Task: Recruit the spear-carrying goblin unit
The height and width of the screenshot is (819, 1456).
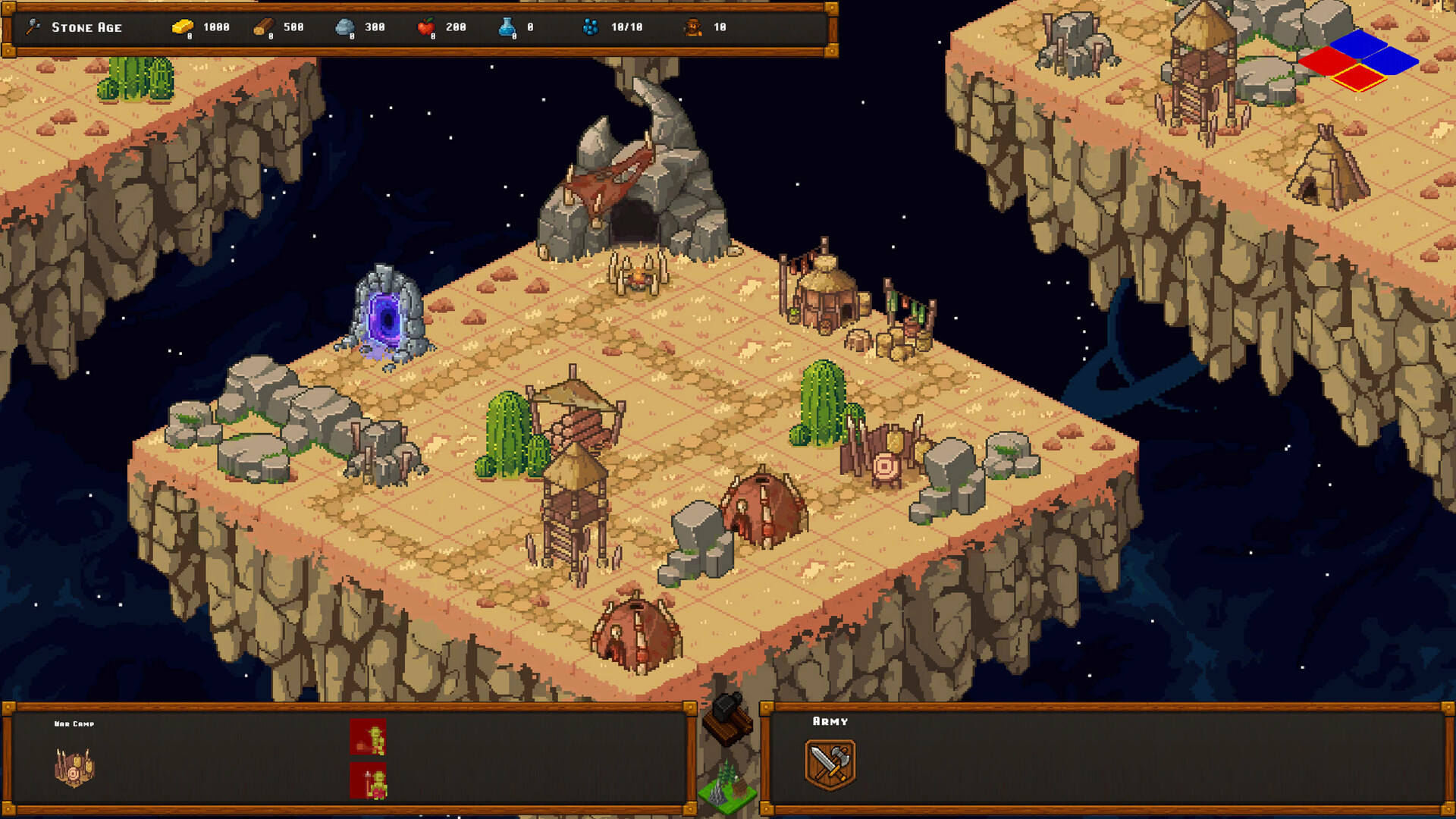Action: point(368,781)
